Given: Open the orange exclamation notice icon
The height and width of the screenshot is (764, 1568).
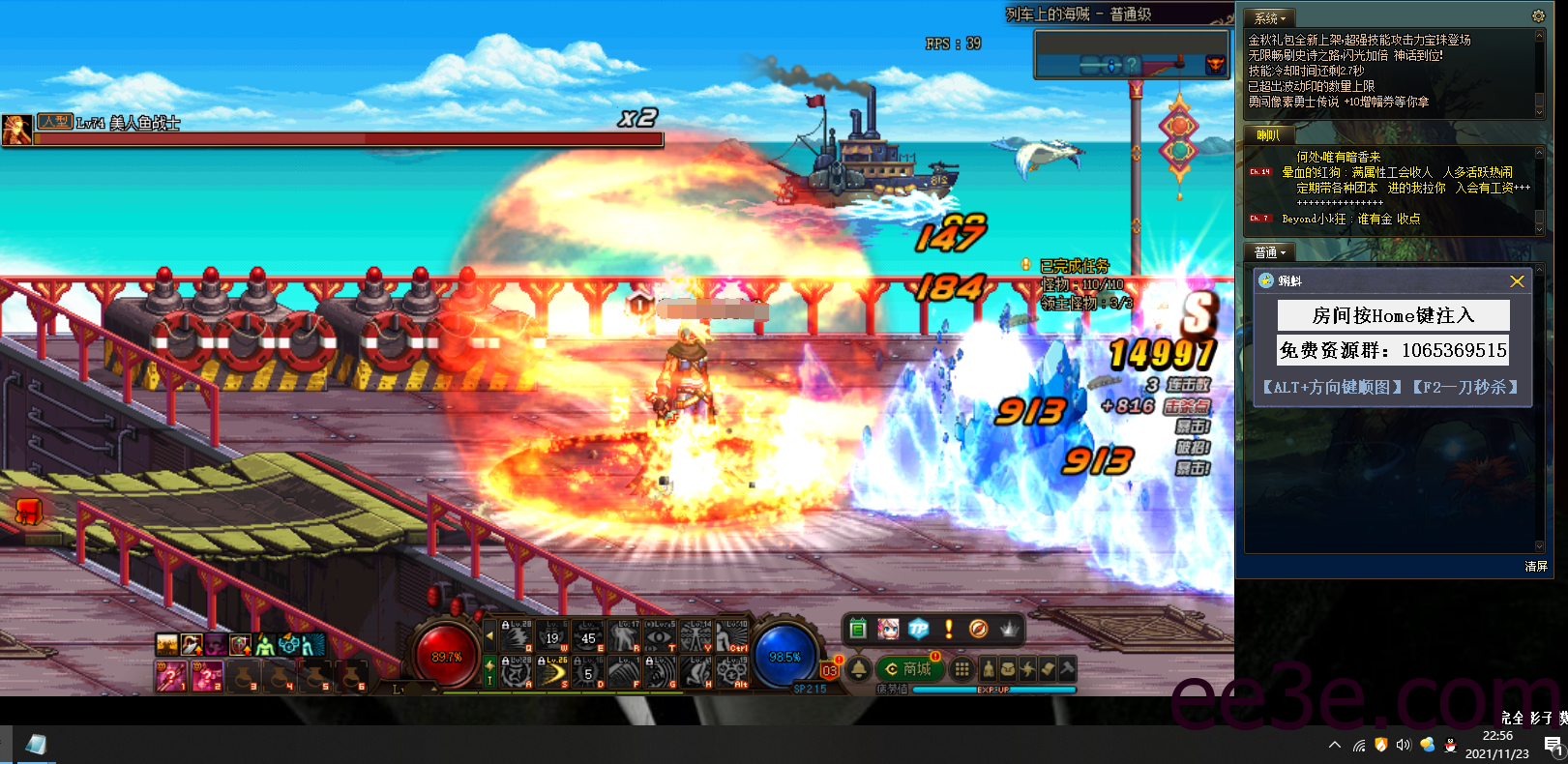Looking at the screenshot, I should coord(949,629).
